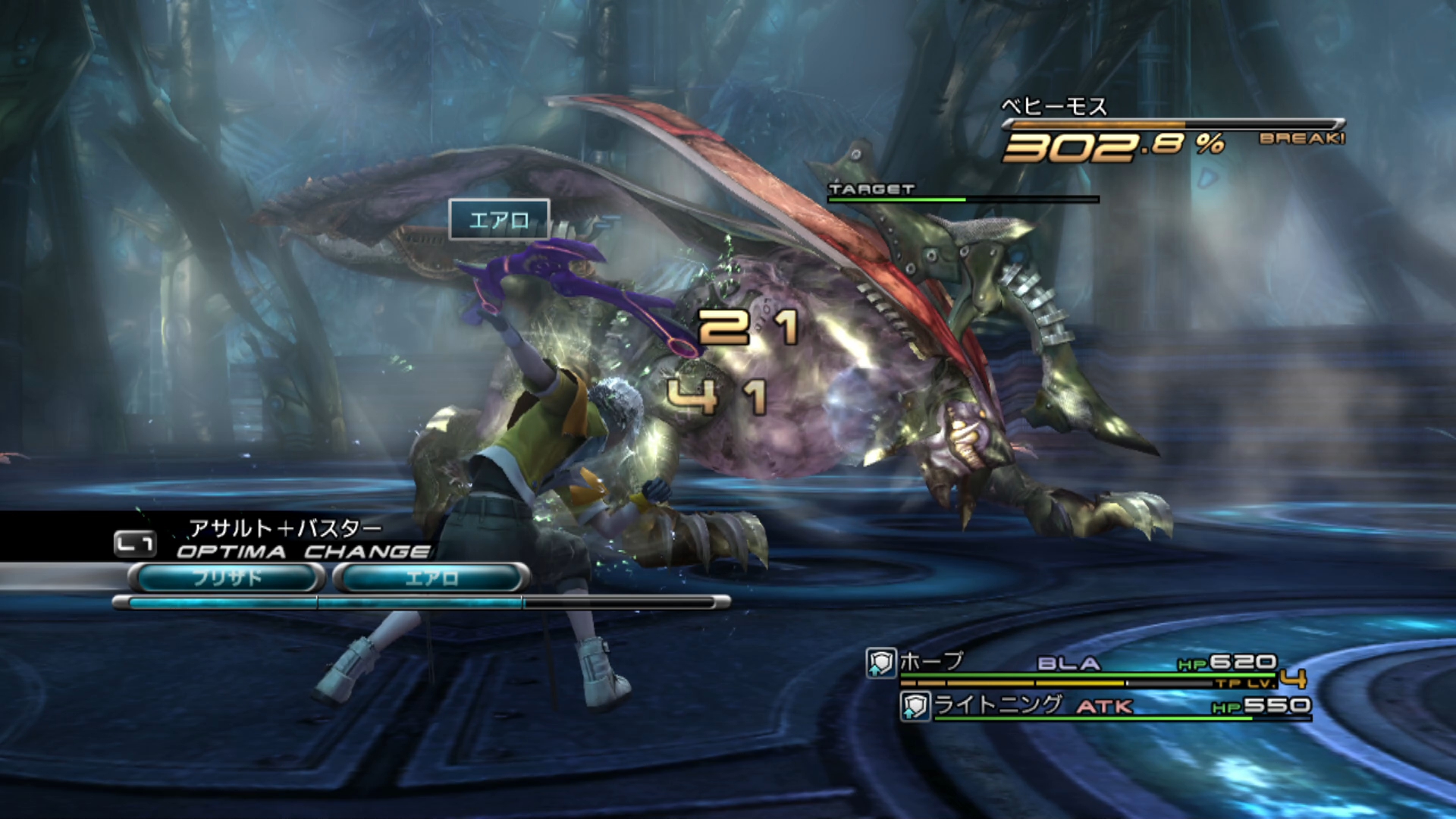The width and height of the screenshot is (1456, 819).
Task: Select the queued エアロ command in the ATB bar
Action: pyautogui.click(x=431, y=578)
